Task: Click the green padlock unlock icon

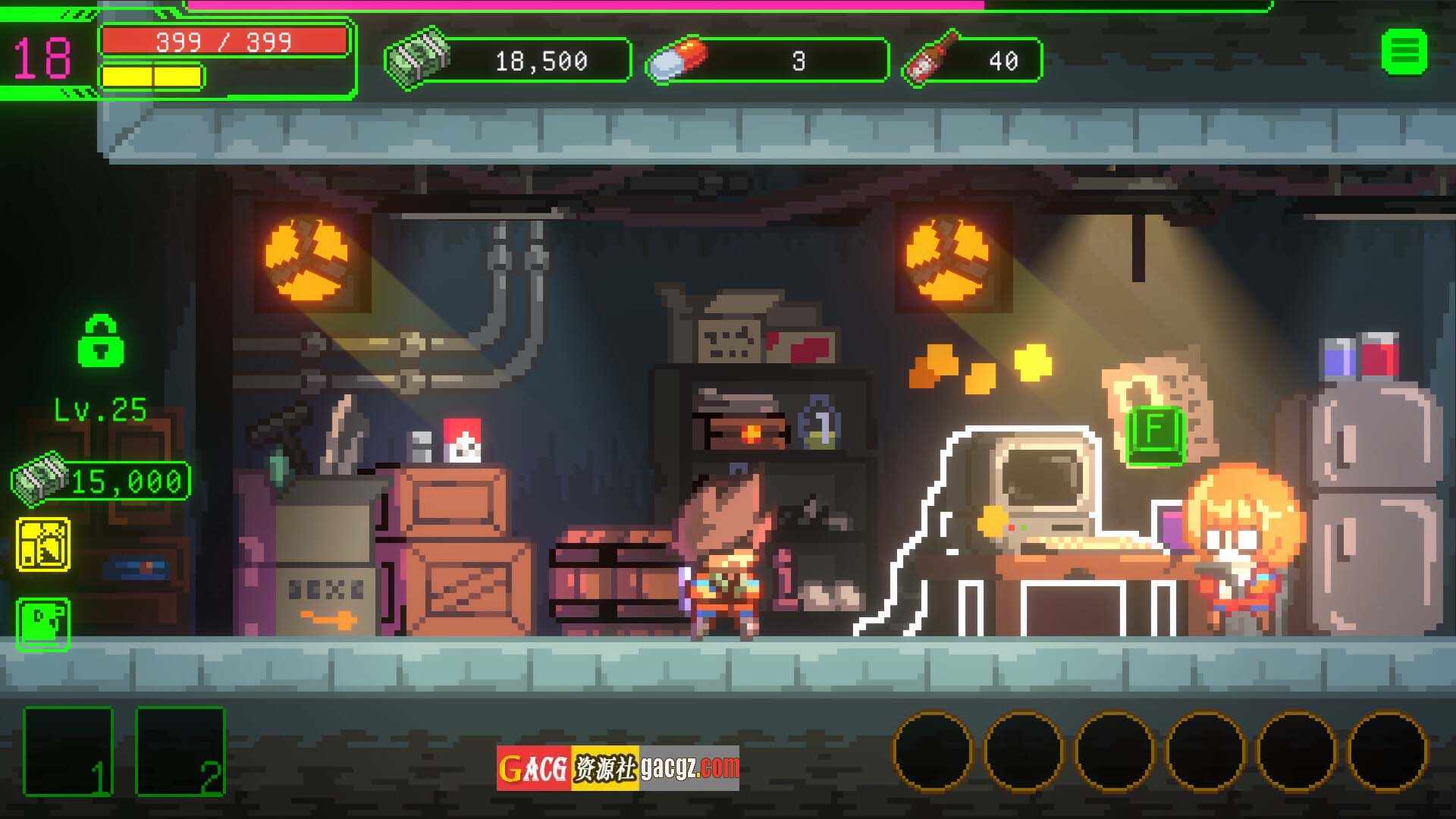Action: pos(101,341)
